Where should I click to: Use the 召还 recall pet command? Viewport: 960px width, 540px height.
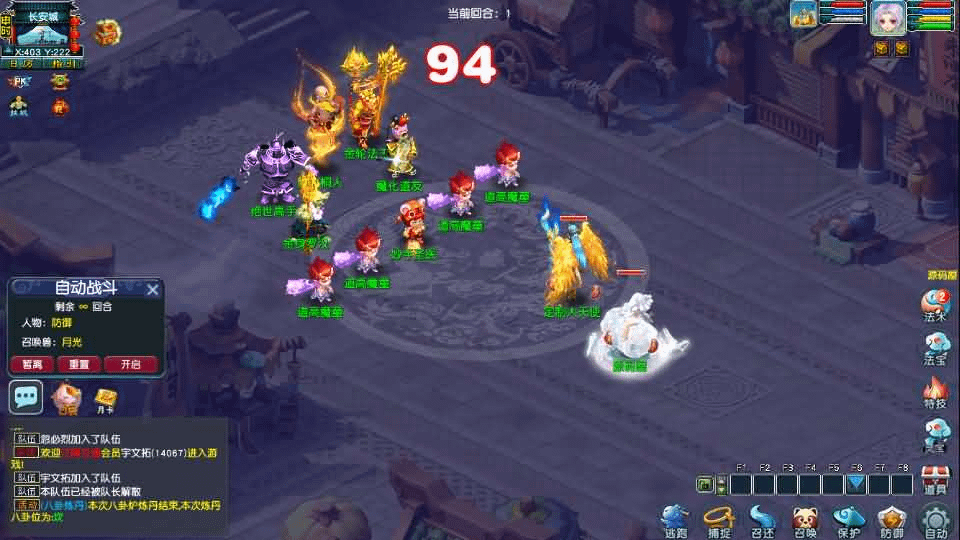coord(762,520)
